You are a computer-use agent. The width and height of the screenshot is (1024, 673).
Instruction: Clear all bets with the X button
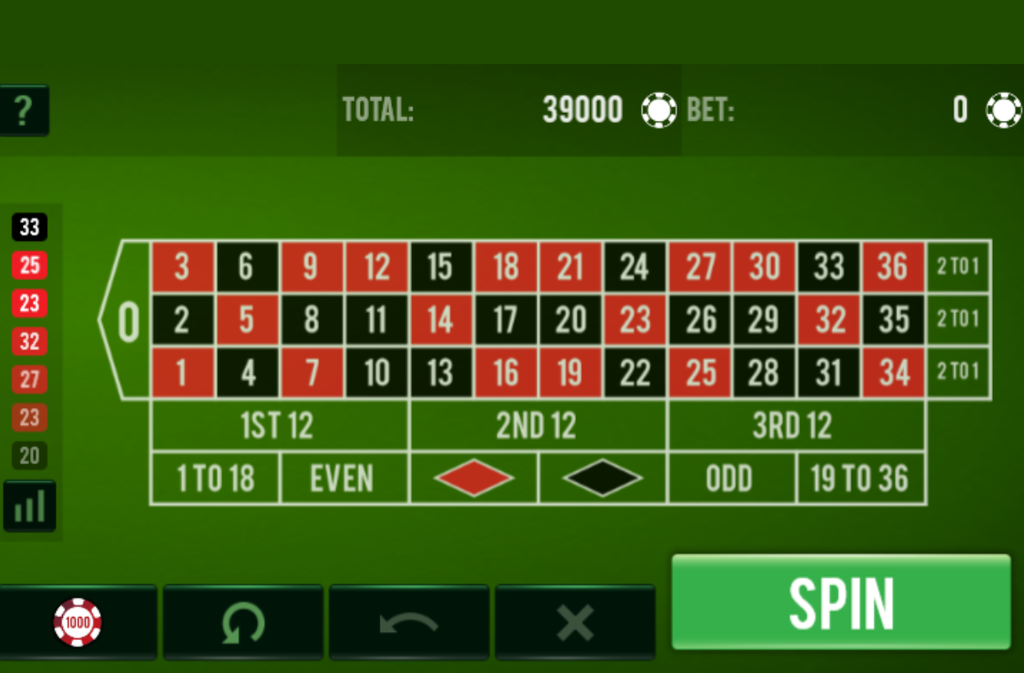pyautogui.click(x=575, y=622)
